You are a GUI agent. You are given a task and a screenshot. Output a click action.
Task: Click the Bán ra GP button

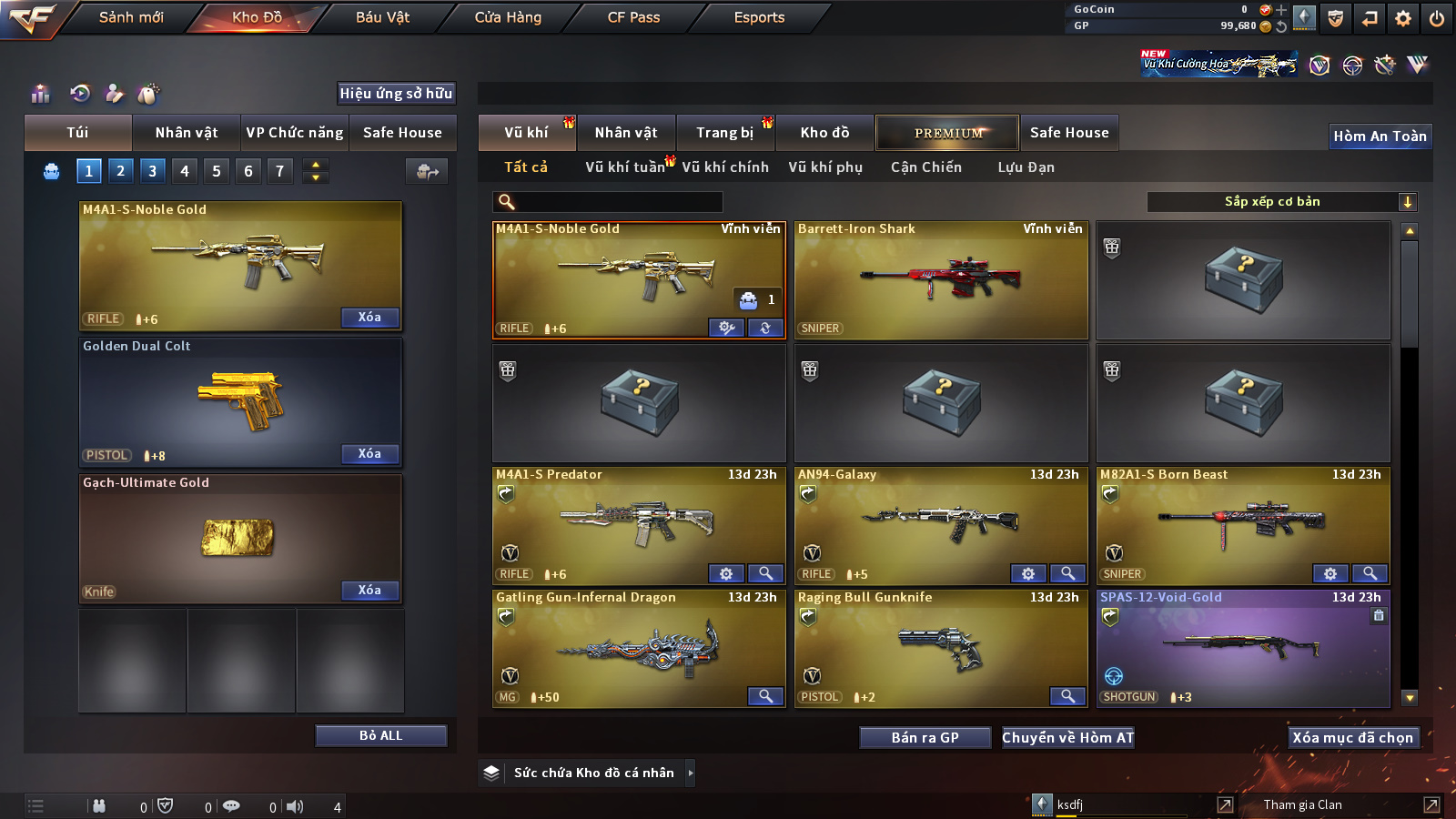coord(925,738)
